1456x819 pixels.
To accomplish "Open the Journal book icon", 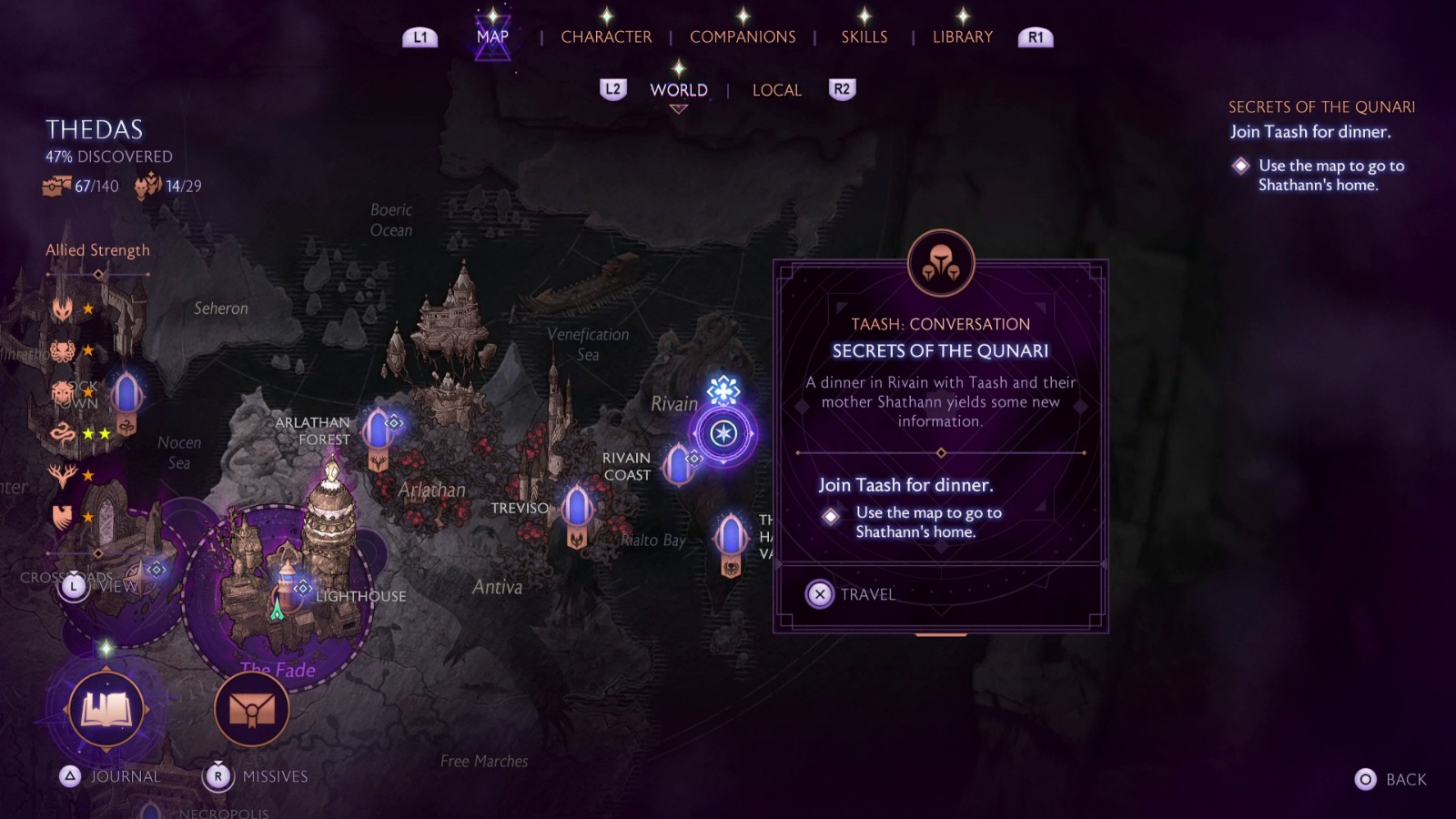I will (106, 709).
